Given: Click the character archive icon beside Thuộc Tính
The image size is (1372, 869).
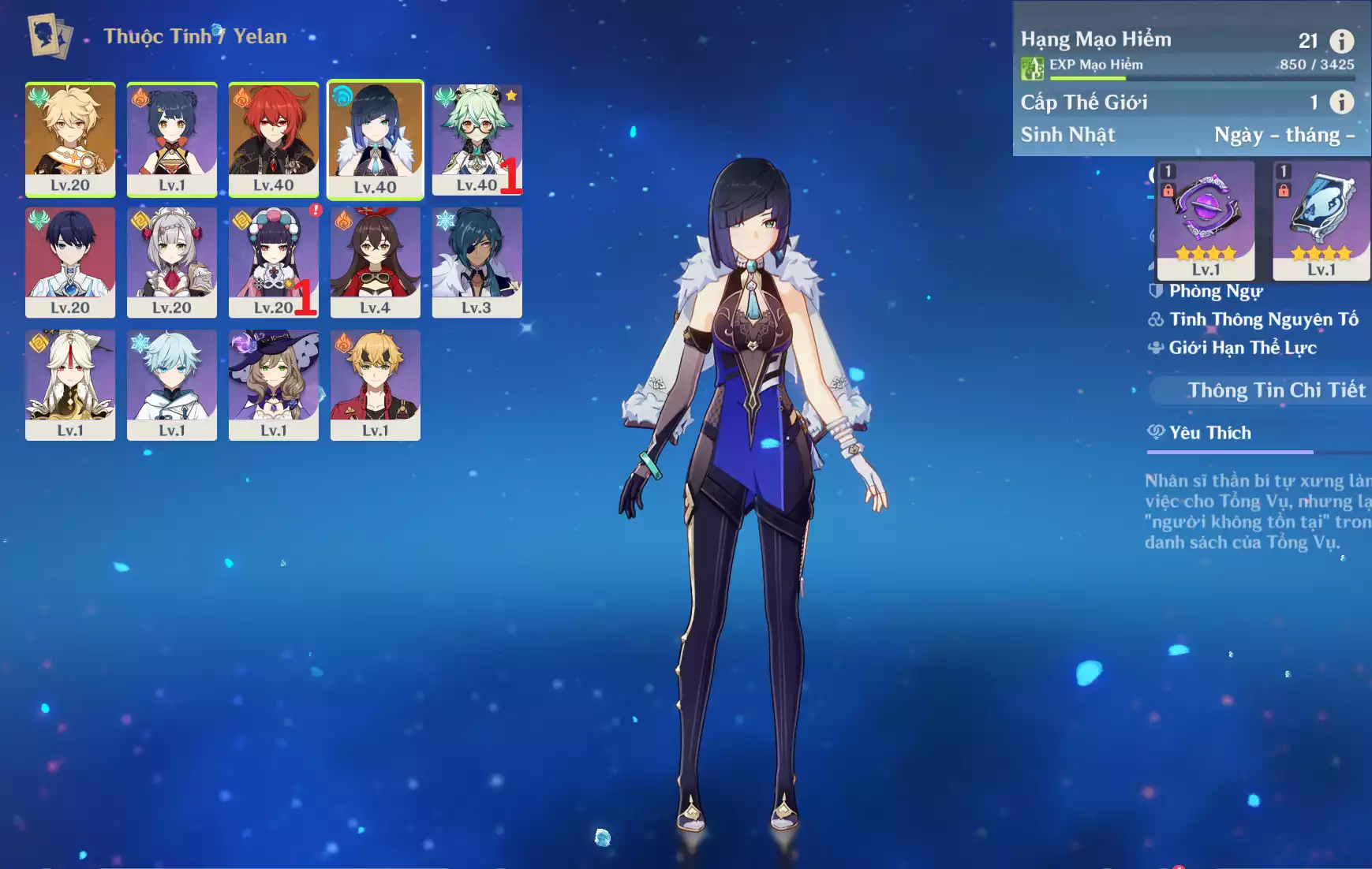Looking at the screenshot, I should pyautogui.click(x=50, y=35).
